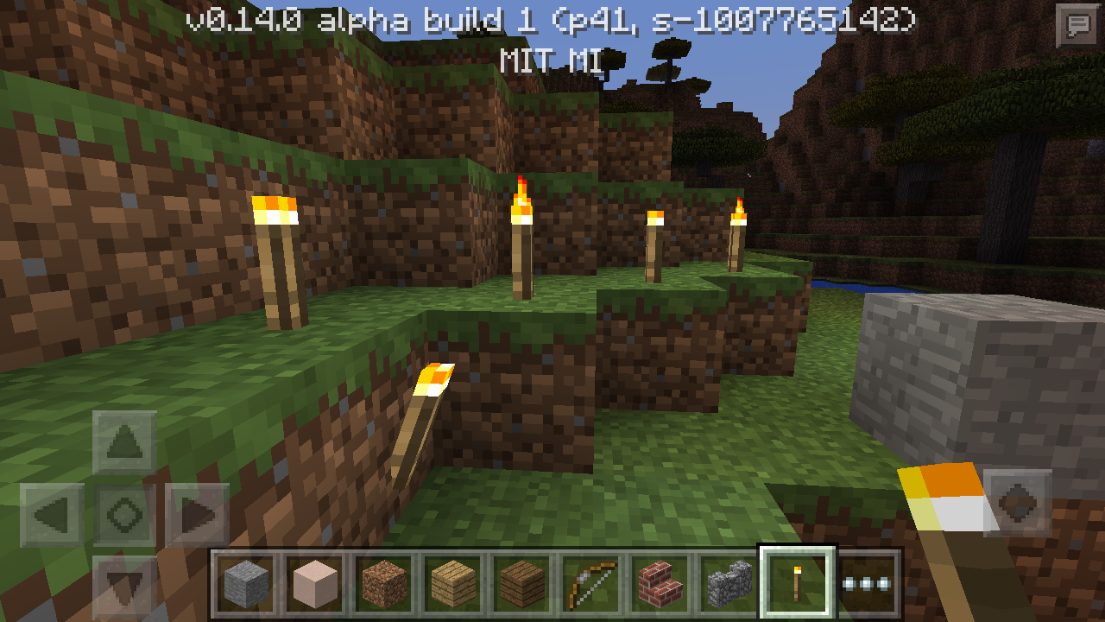Select the darker wooden planks hotbar slot
Viewport: 1105px width, 622px height.
pyautogui.click(x=520, y=583)
